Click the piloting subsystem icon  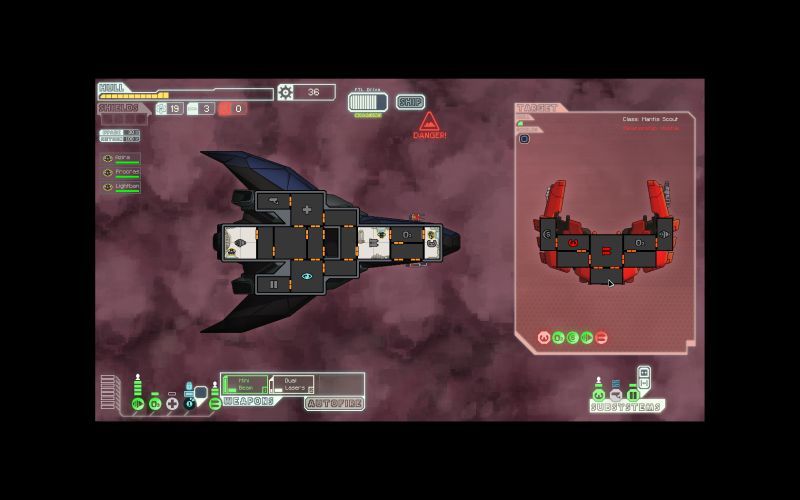point(599,396)
